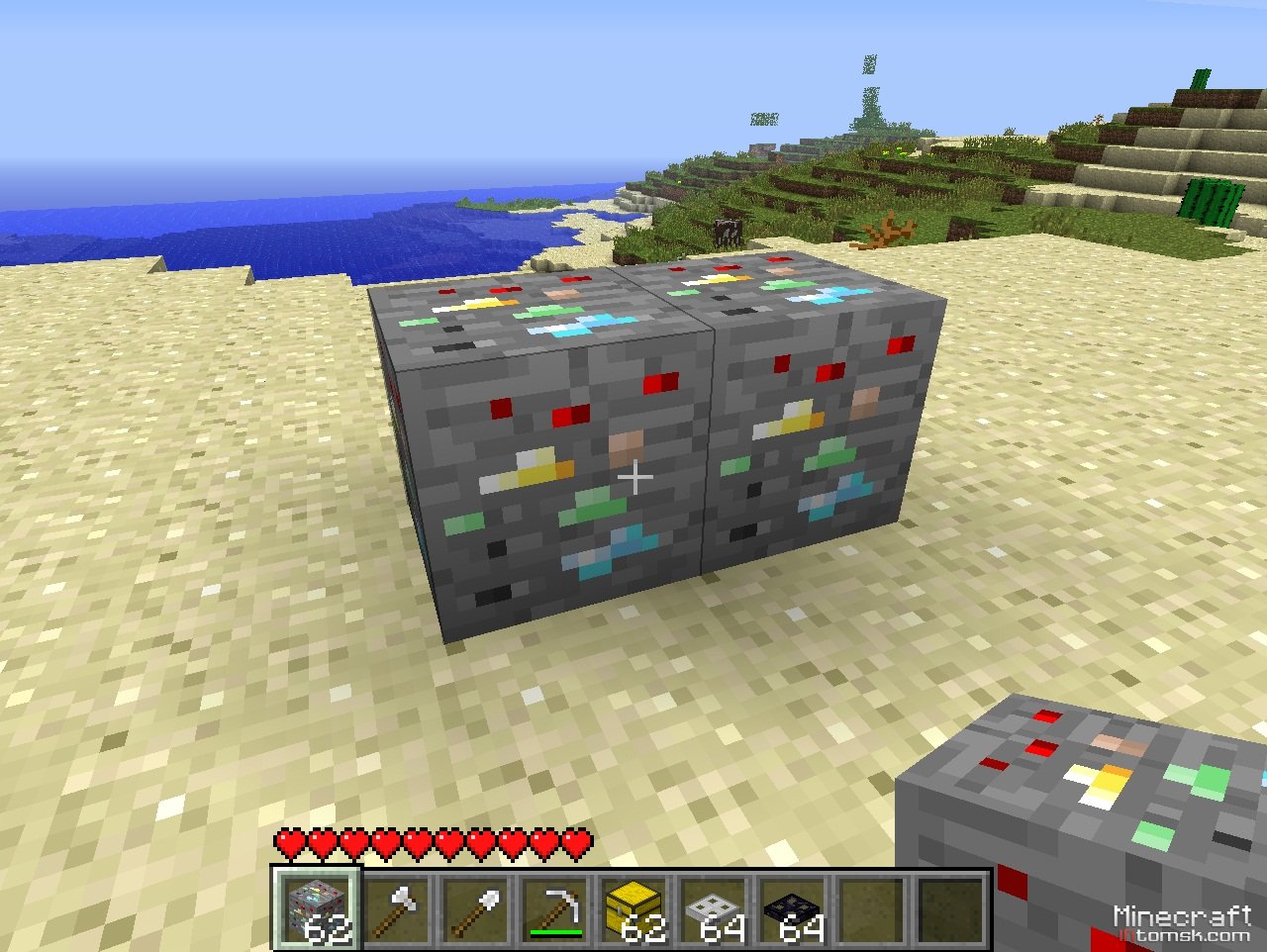1267x952 pixels.
Task: Choose the iron shovel in the hotbar
Action: click(x=476, y=908)
